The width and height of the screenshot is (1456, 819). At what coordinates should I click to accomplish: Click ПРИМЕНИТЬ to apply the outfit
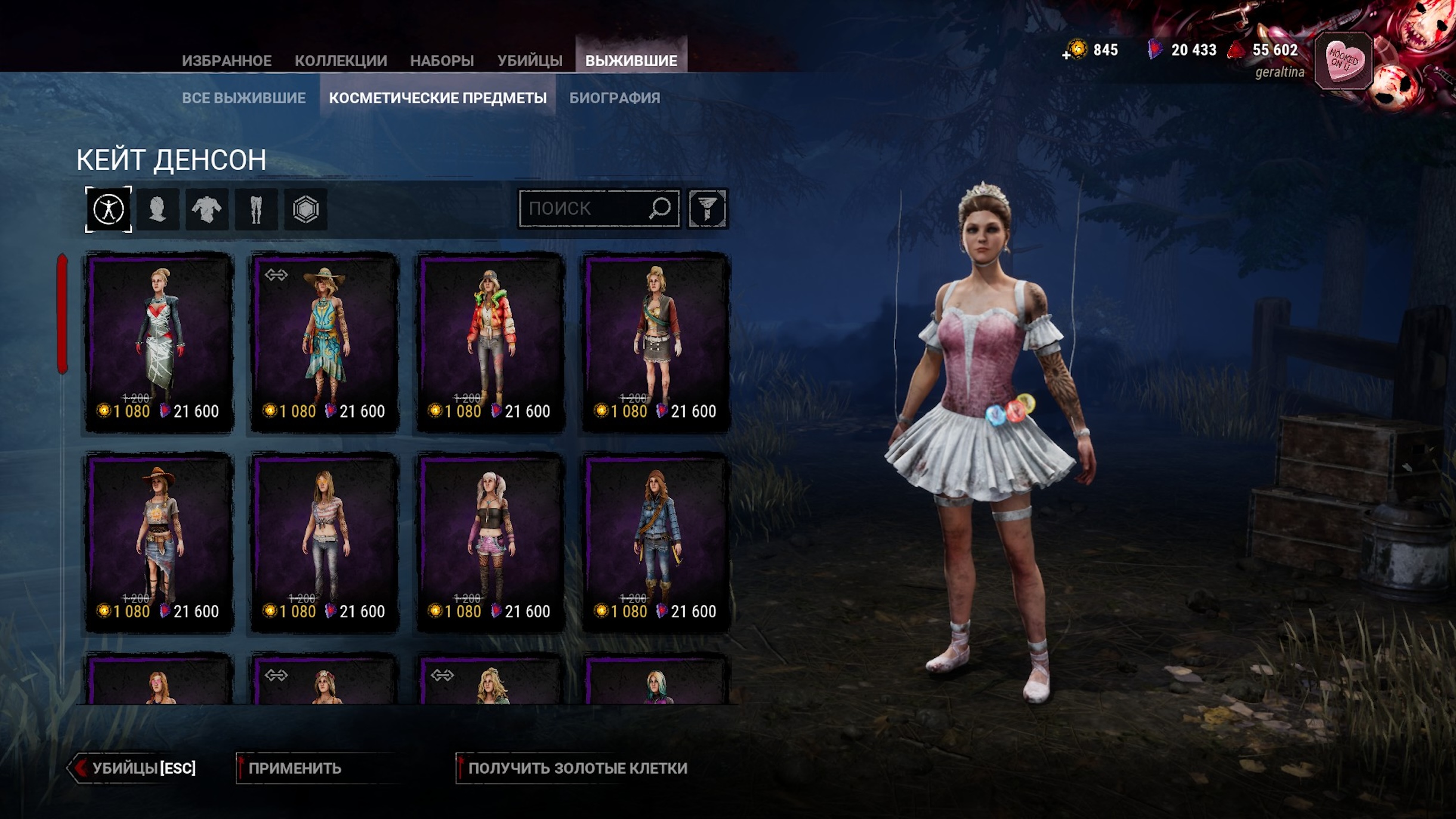click(295, 768)
